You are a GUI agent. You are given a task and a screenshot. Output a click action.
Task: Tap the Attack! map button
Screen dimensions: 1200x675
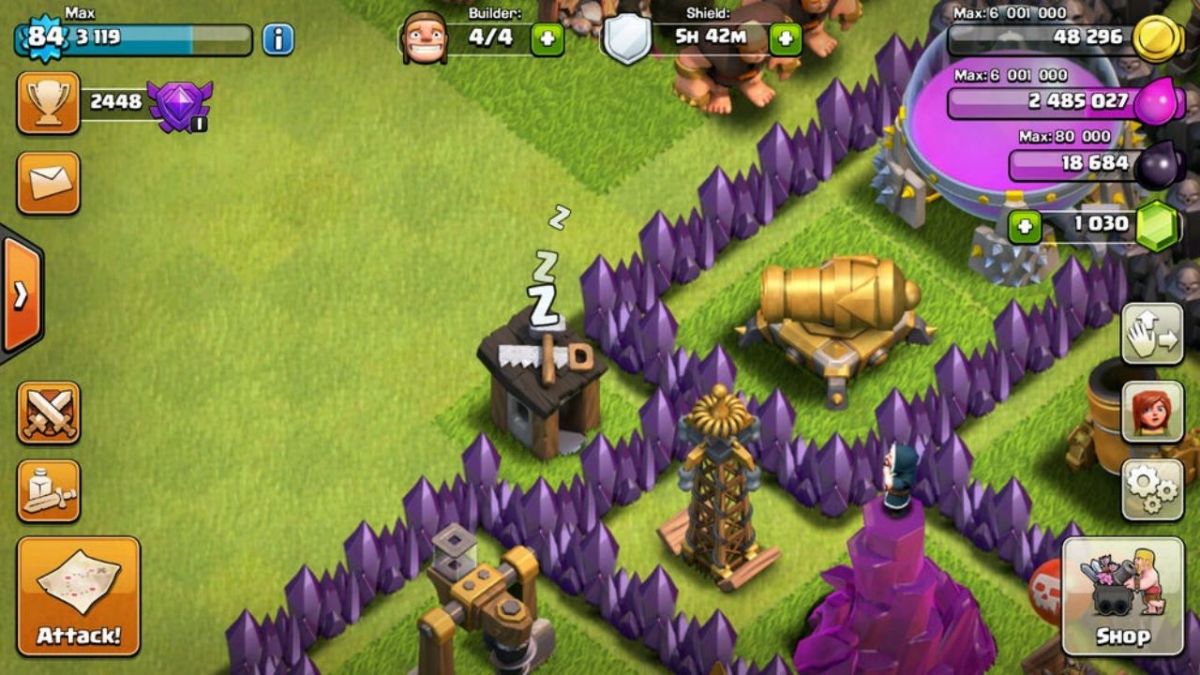[78, 596]
